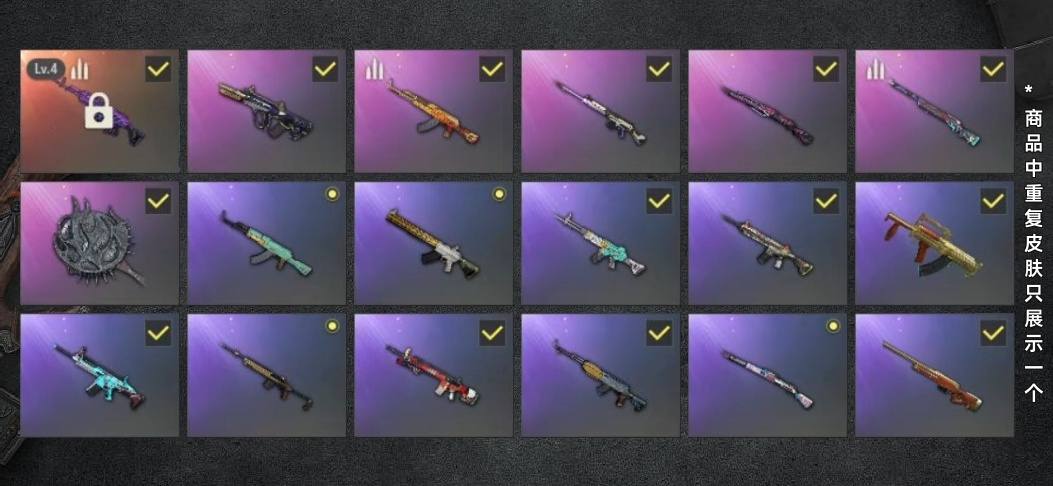Image resolution: width=1053 pixels, height=486 pixels.
Task: Select the spiked round shield skin
Action: pos(99,244)
